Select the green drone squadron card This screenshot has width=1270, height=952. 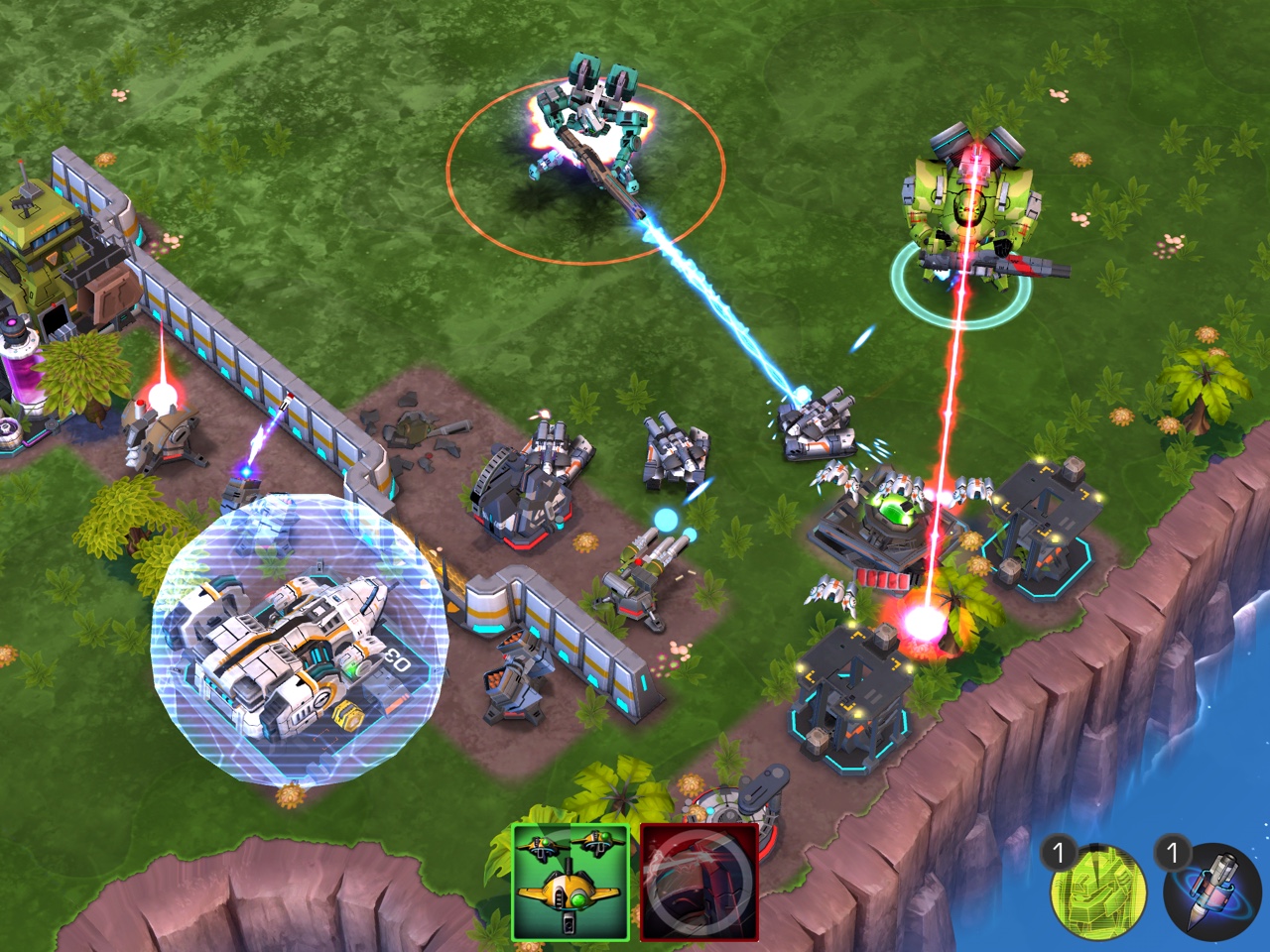571,882
